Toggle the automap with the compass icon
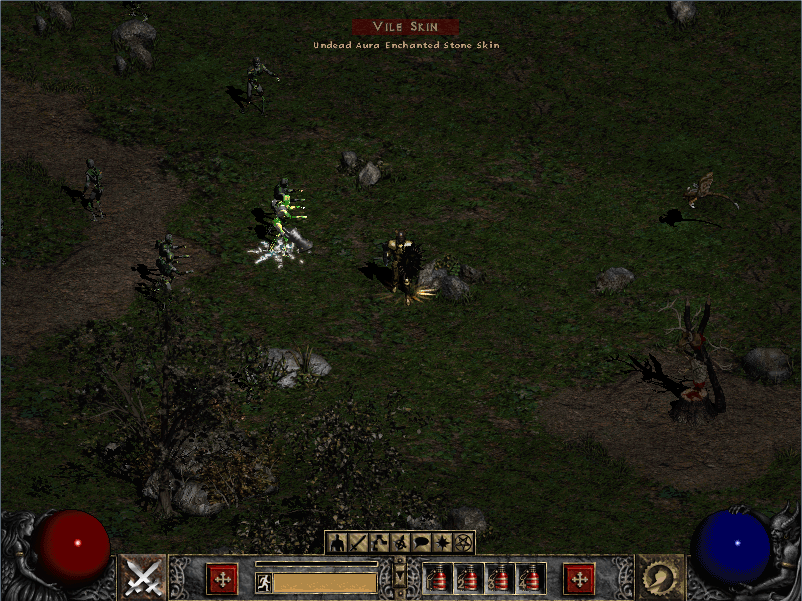This screenshot has height=601, width=802. pyautogui.click(x=400, y=543)
